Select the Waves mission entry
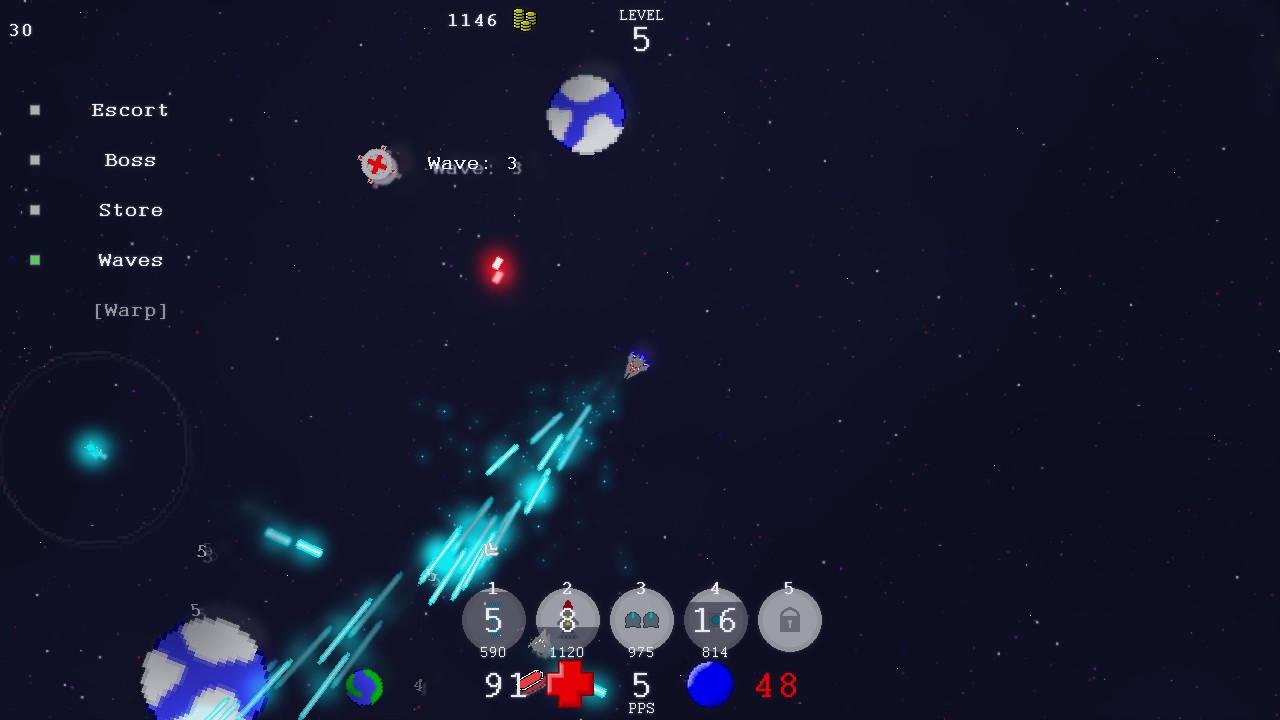 point(130,259)
